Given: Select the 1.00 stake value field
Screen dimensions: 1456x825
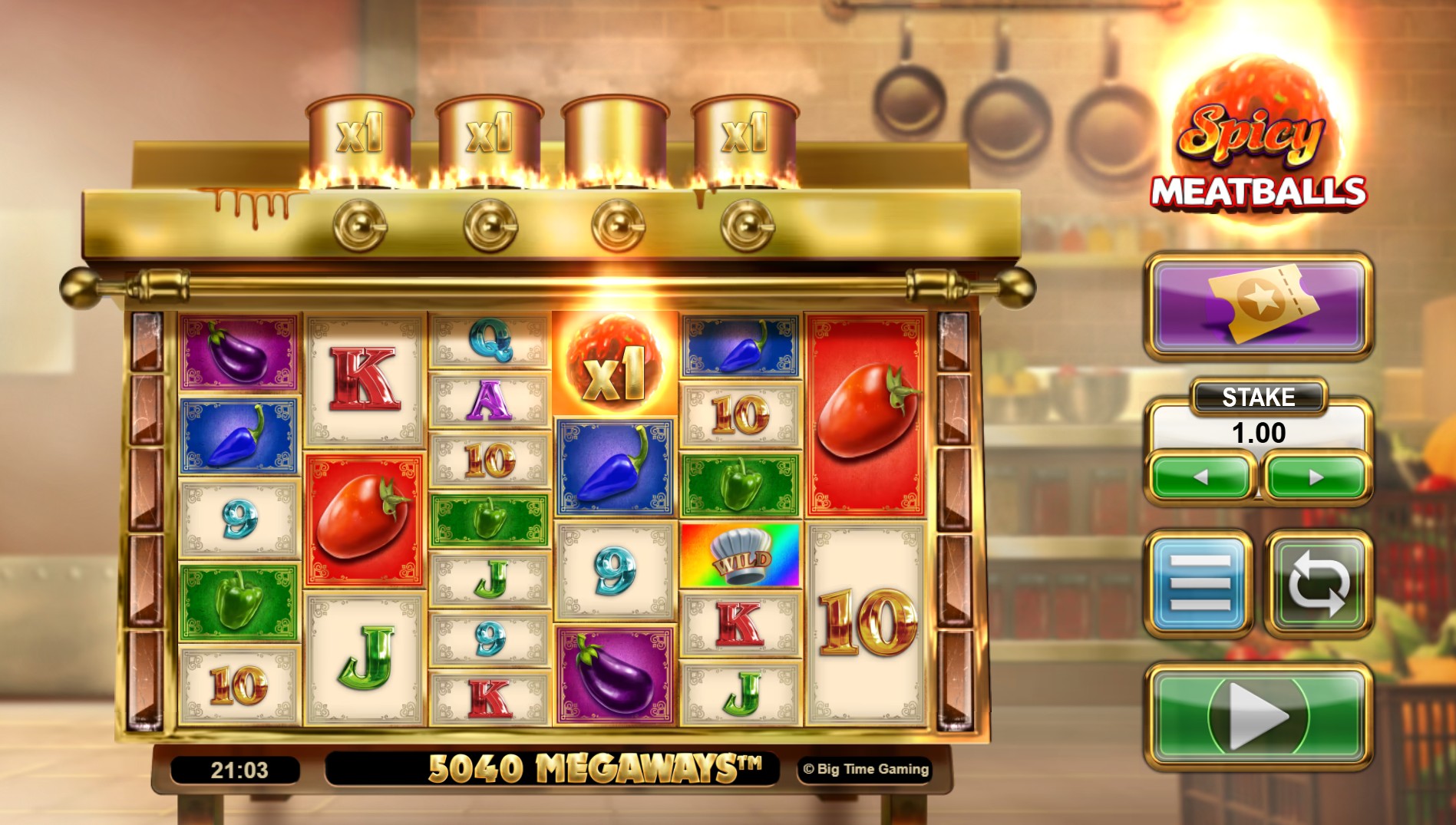Looking at the screenshot, I should click(1257, 431).
